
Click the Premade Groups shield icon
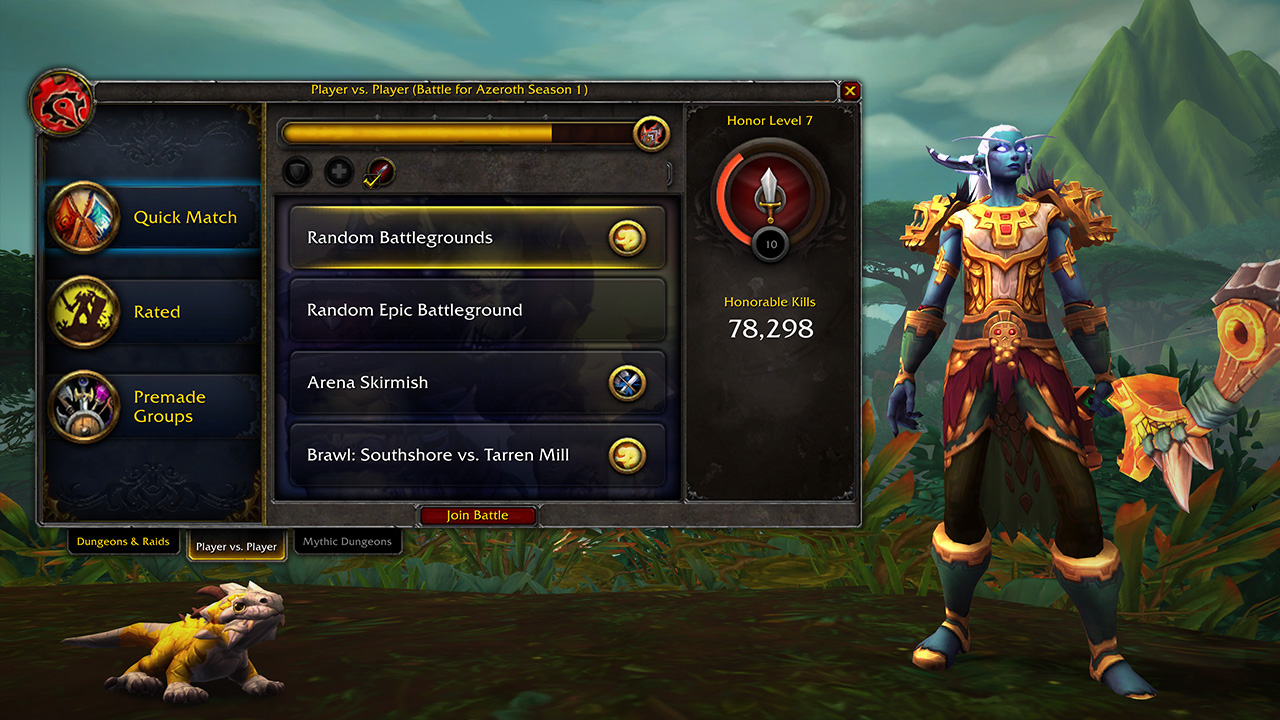click(x=85, y=405)
